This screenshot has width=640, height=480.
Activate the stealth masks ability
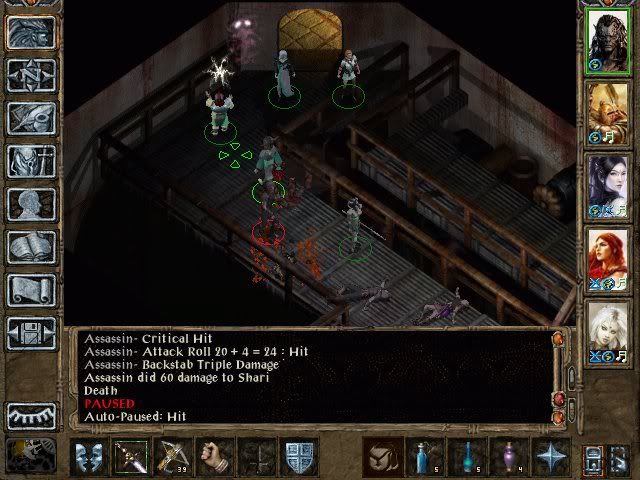coord(89,457)
